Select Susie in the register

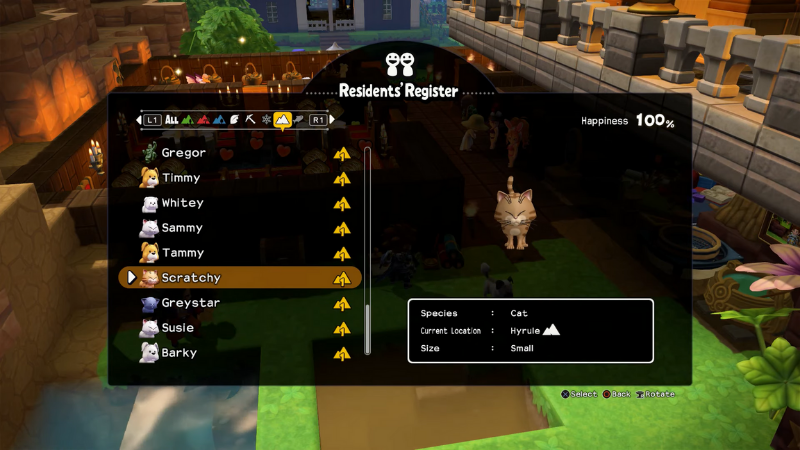click(x=178, y=327)
